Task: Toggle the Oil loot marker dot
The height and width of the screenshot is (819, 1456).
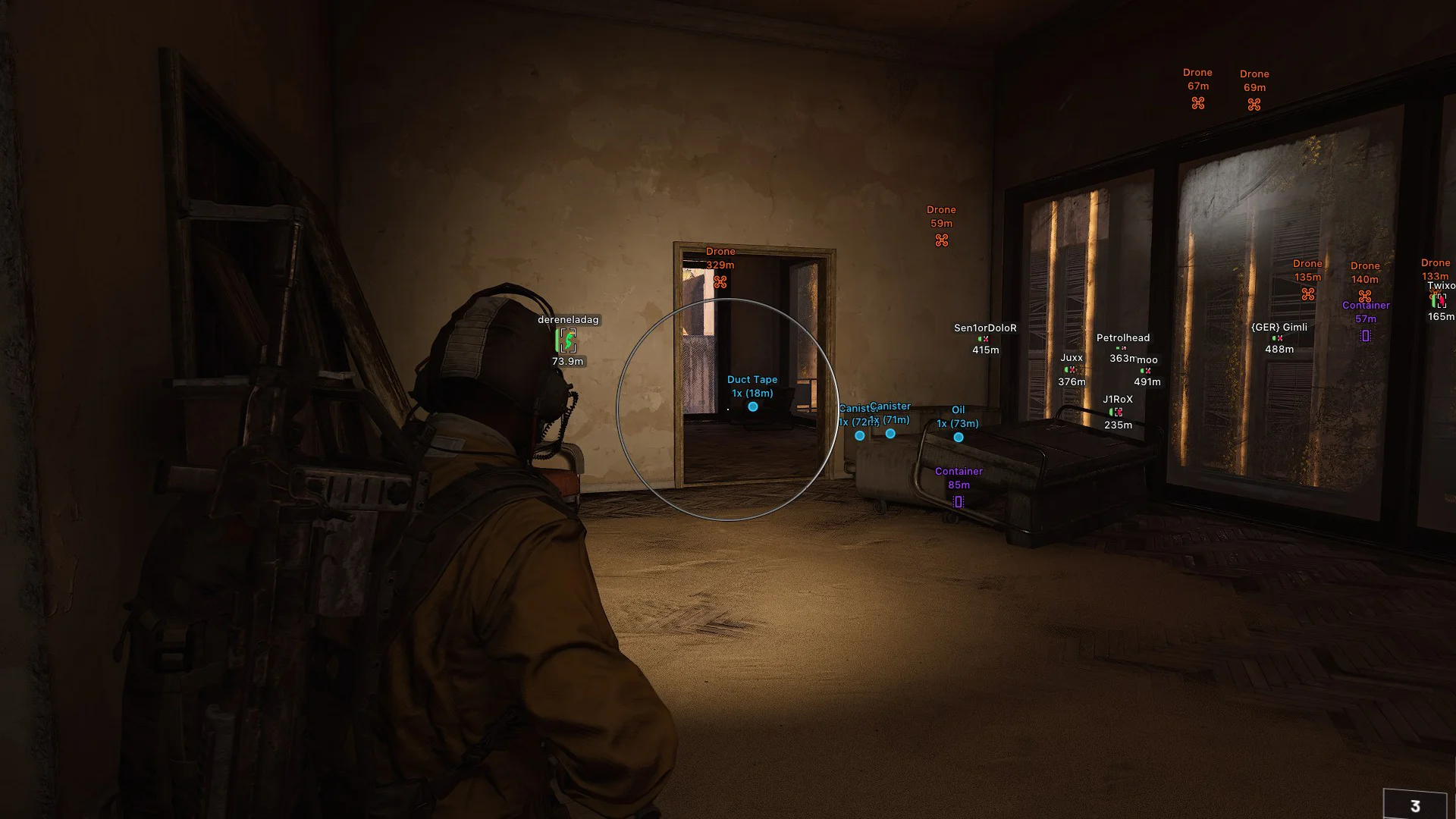Action: [x=957, y=438]
